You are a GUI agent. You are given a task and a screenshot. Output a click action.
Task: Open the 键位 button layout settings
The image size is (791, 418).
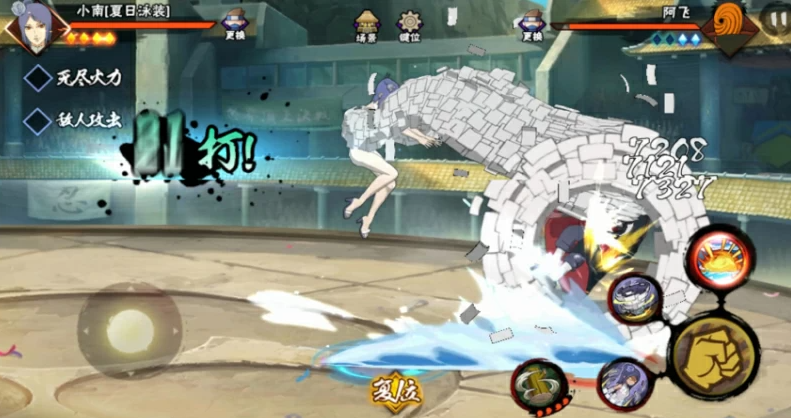tap(409, 25)
